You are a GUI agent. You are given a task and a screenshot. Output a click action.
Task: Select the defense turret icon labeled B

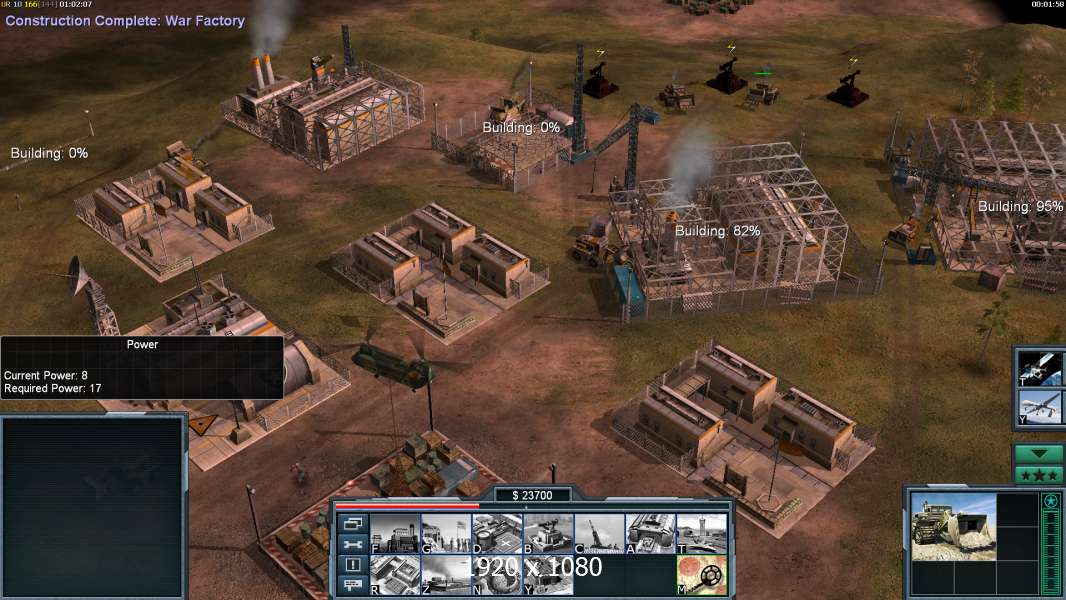[548, 533]
